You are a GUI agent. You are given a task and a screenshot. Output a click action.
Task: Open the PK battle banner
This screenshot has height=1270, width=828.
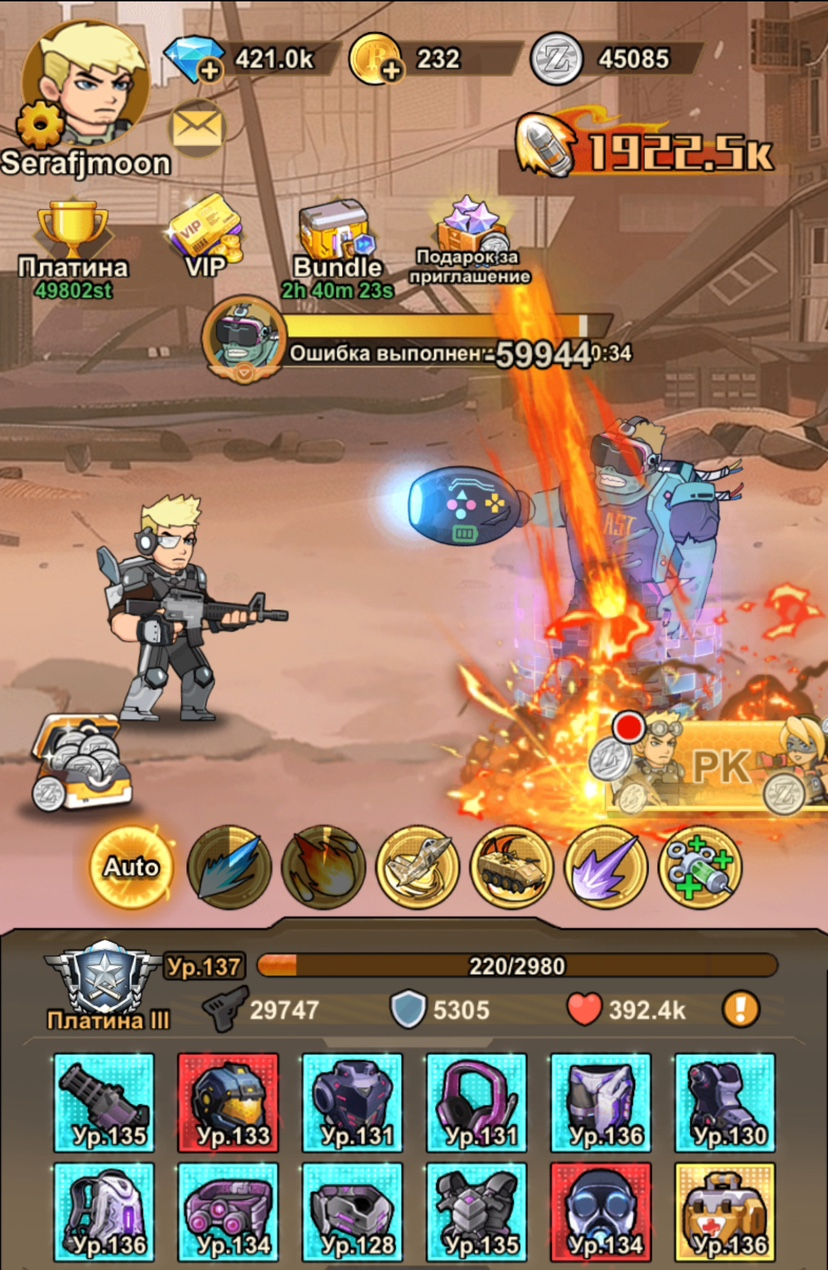pos(718,766)
